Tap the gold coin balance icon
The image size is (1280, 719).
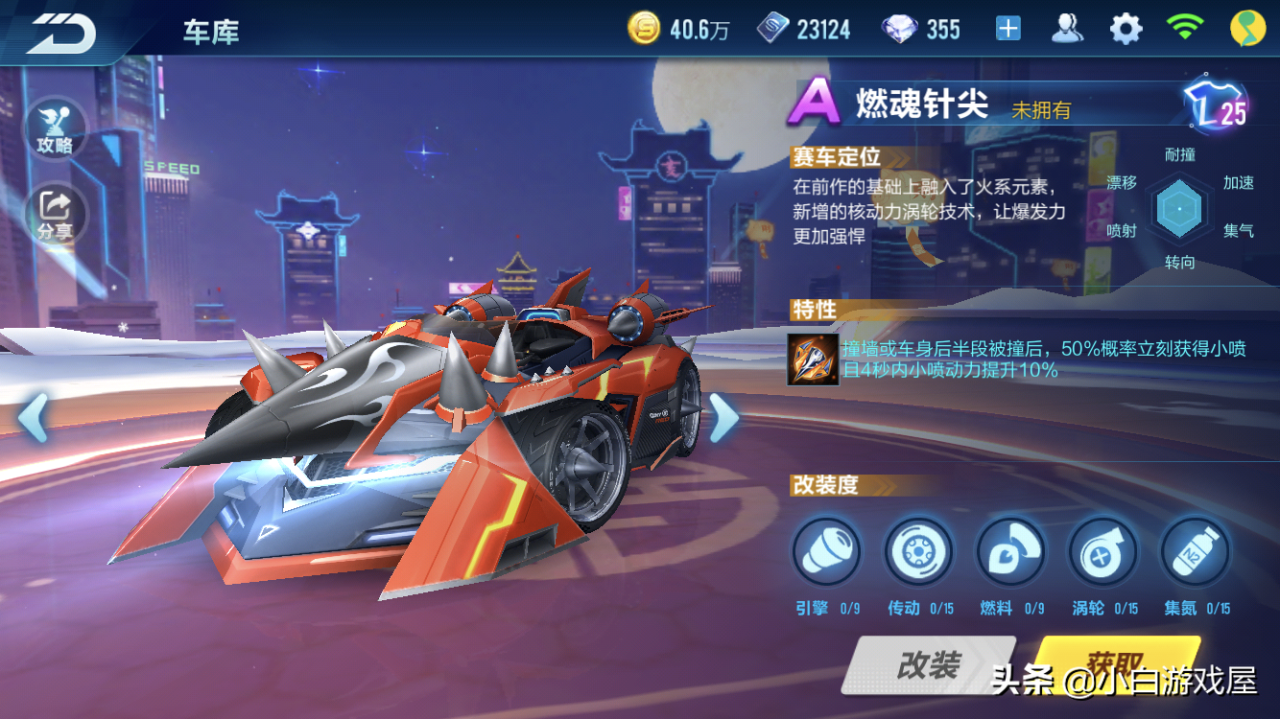click(x=644, y=29)
